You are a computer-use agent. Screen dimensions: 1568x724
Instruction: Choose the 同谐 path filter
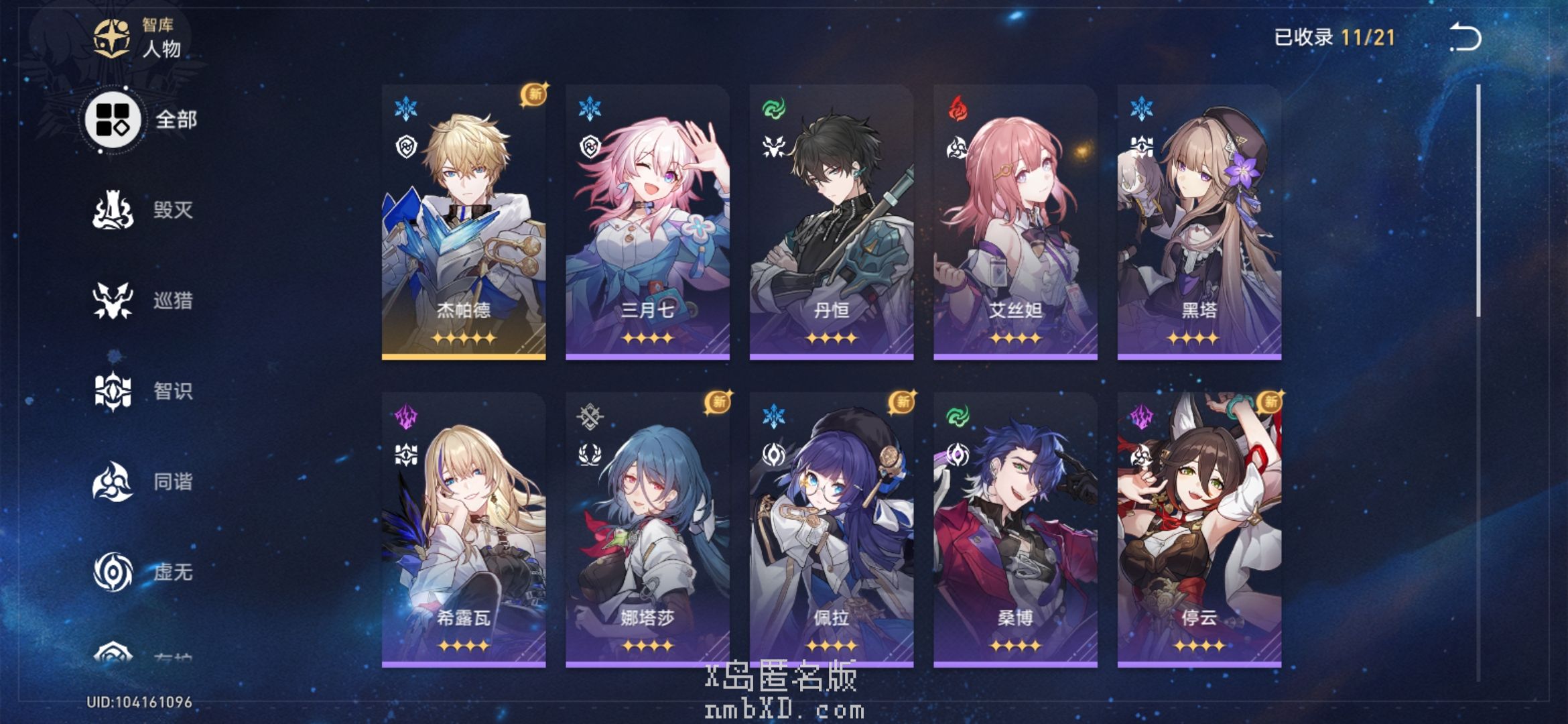click(142, 481)
